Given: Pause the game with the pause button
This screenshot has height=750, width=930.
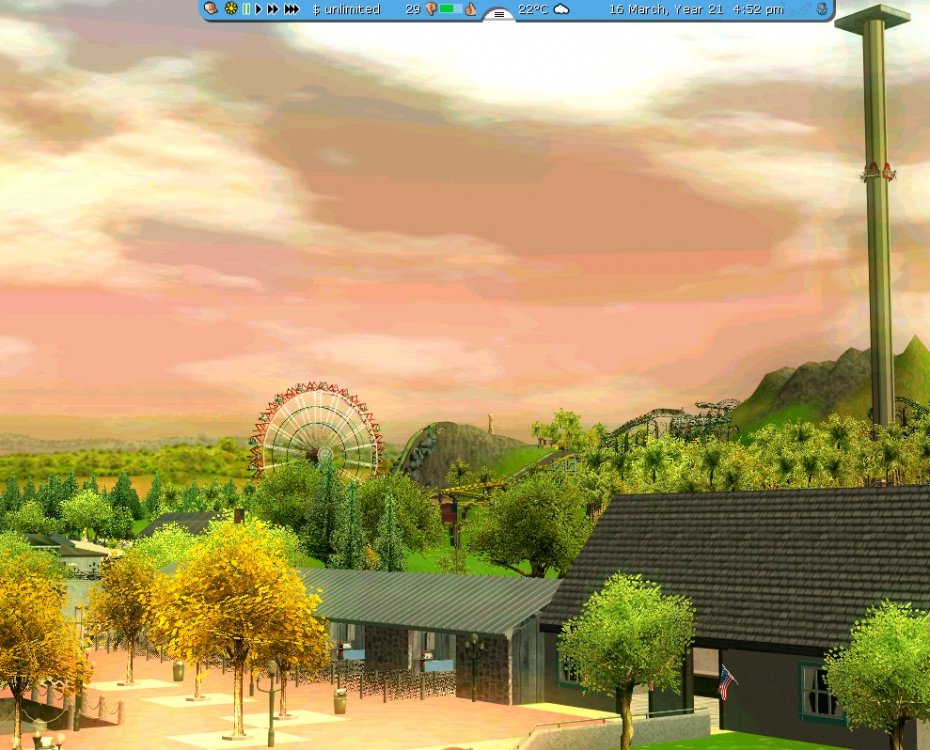Looking at the screenshot, I should [x=246, y=9].
